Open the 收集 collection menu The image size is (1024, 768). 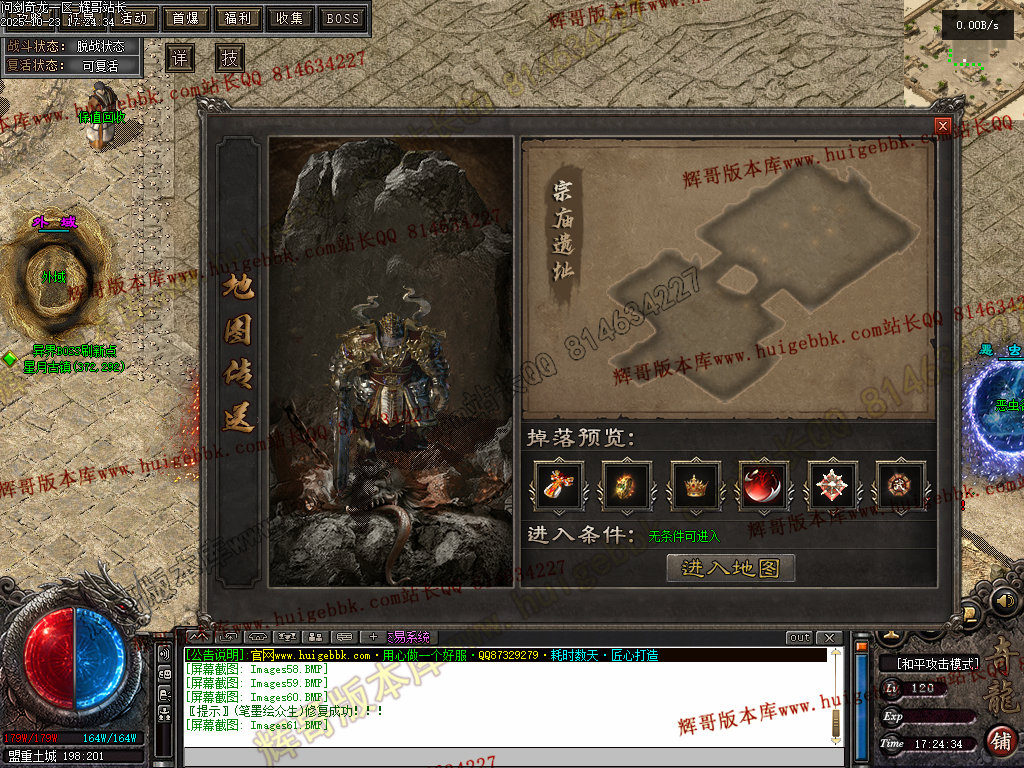tap(290, 18)
